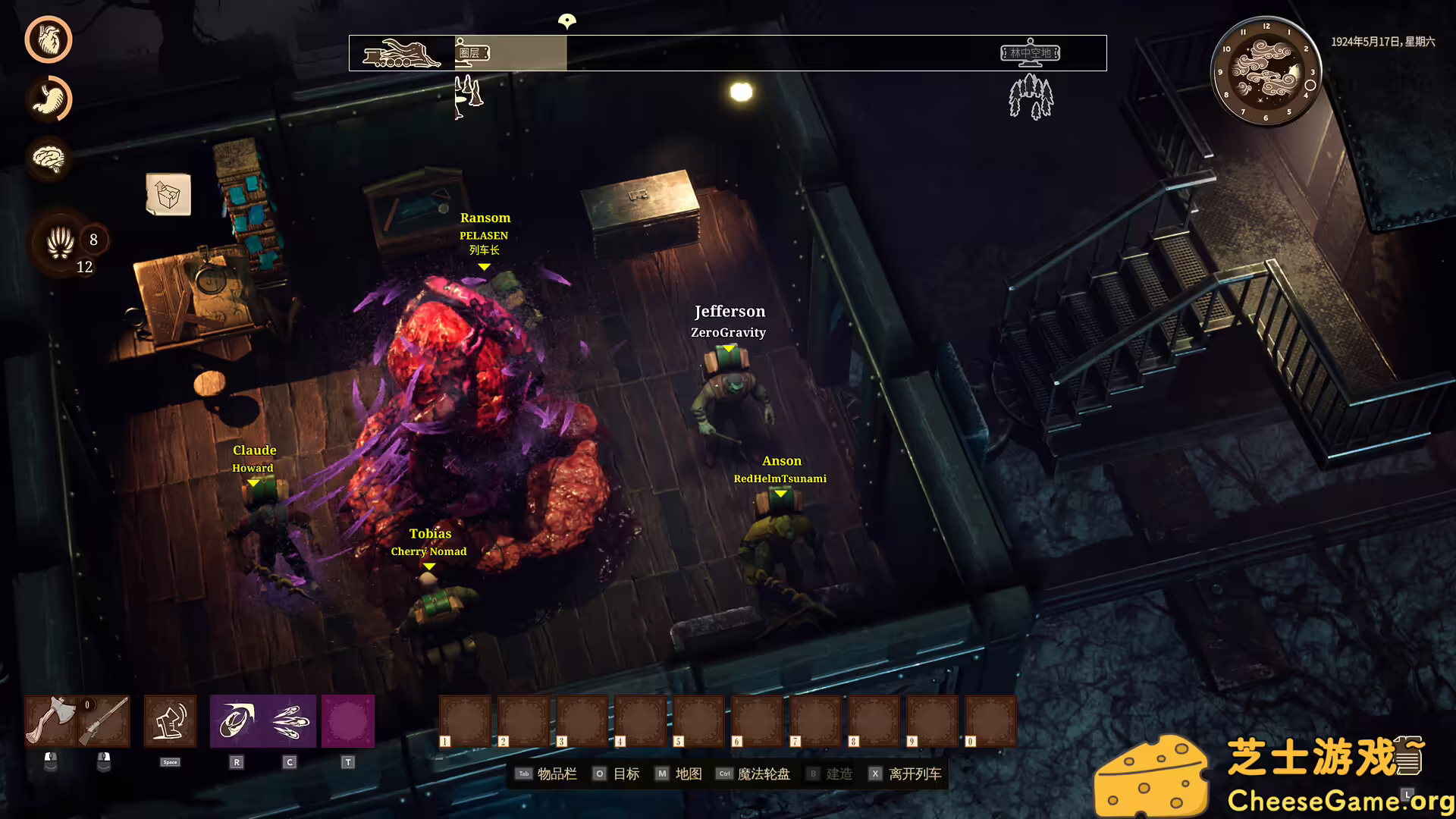This screenshot has width=1456, height=819.
Task: Click the 圈层 marker on the progress bar
Action: [x=472, y=55]
